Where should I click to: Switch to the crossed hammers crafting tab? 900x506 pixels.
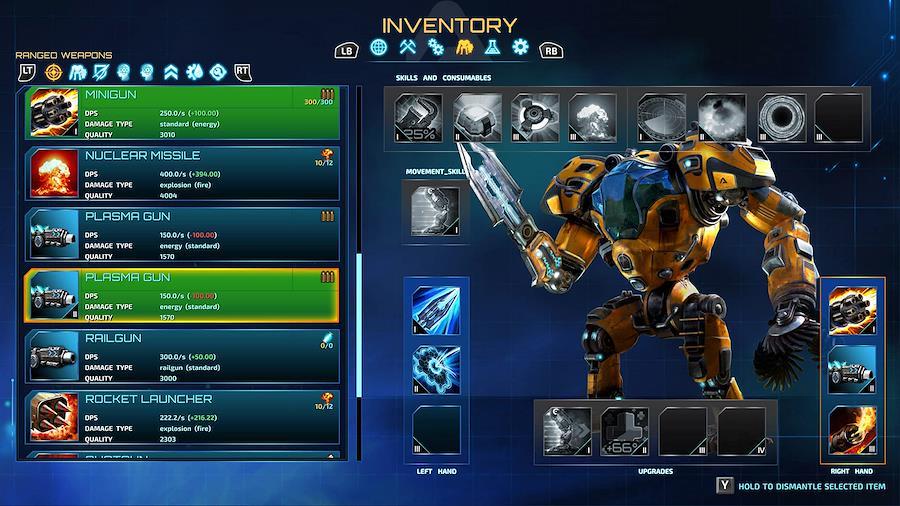(407, 47)
